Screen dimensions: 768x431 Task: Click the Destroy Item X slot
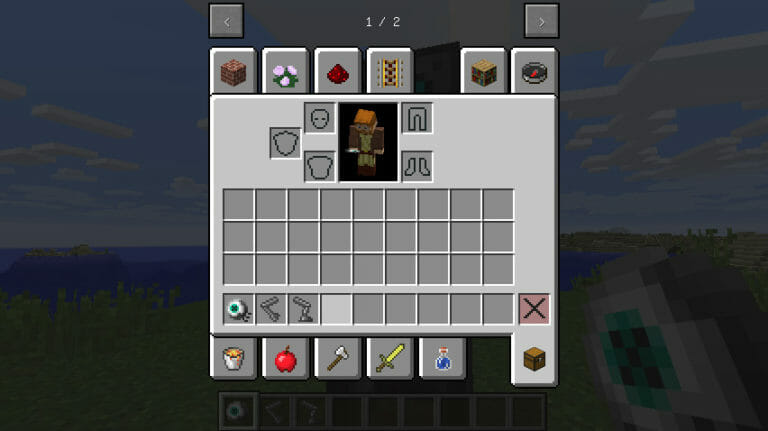[x=534, y=309]
